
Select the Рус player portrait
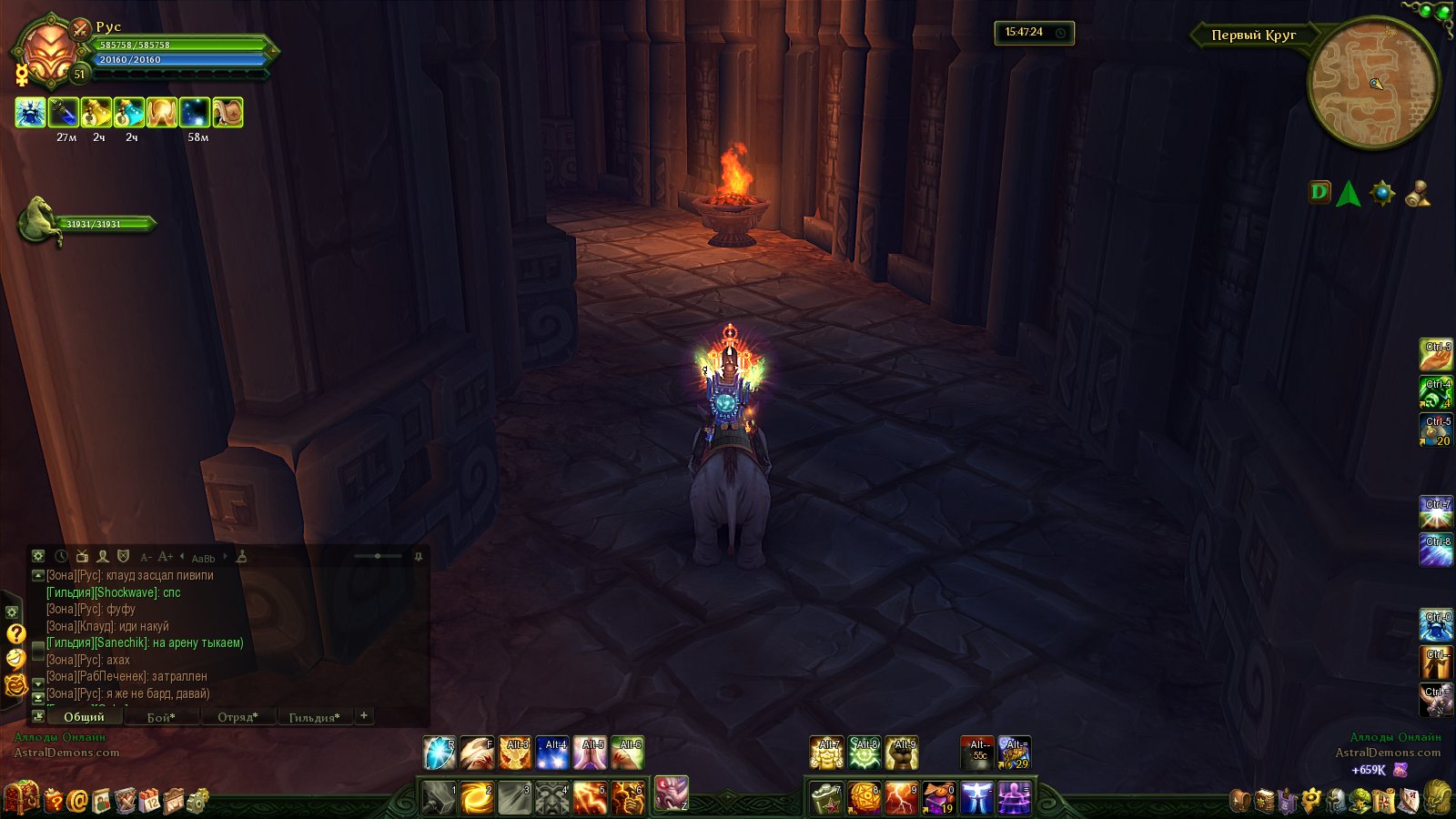49,53
